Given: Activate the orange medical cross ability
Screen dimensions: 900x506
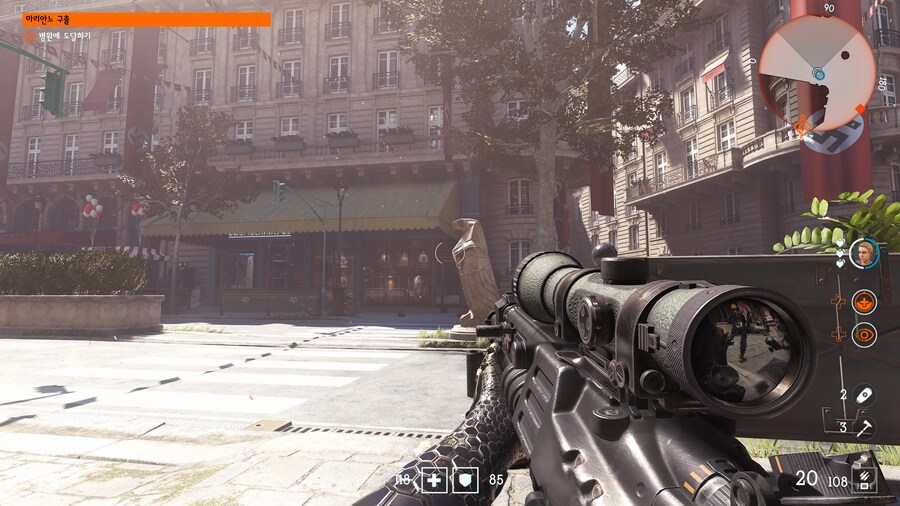Looking at the screenshot, I should click(x=864, y=302).
